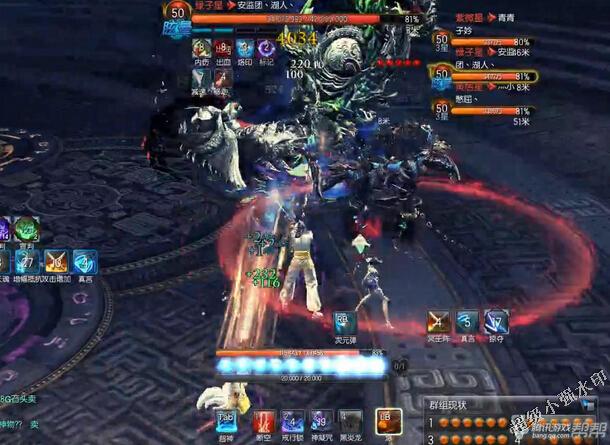Activate the 灵元弹 skill icon
This screenshot has width=610, height=445.
tap(346, 322)
